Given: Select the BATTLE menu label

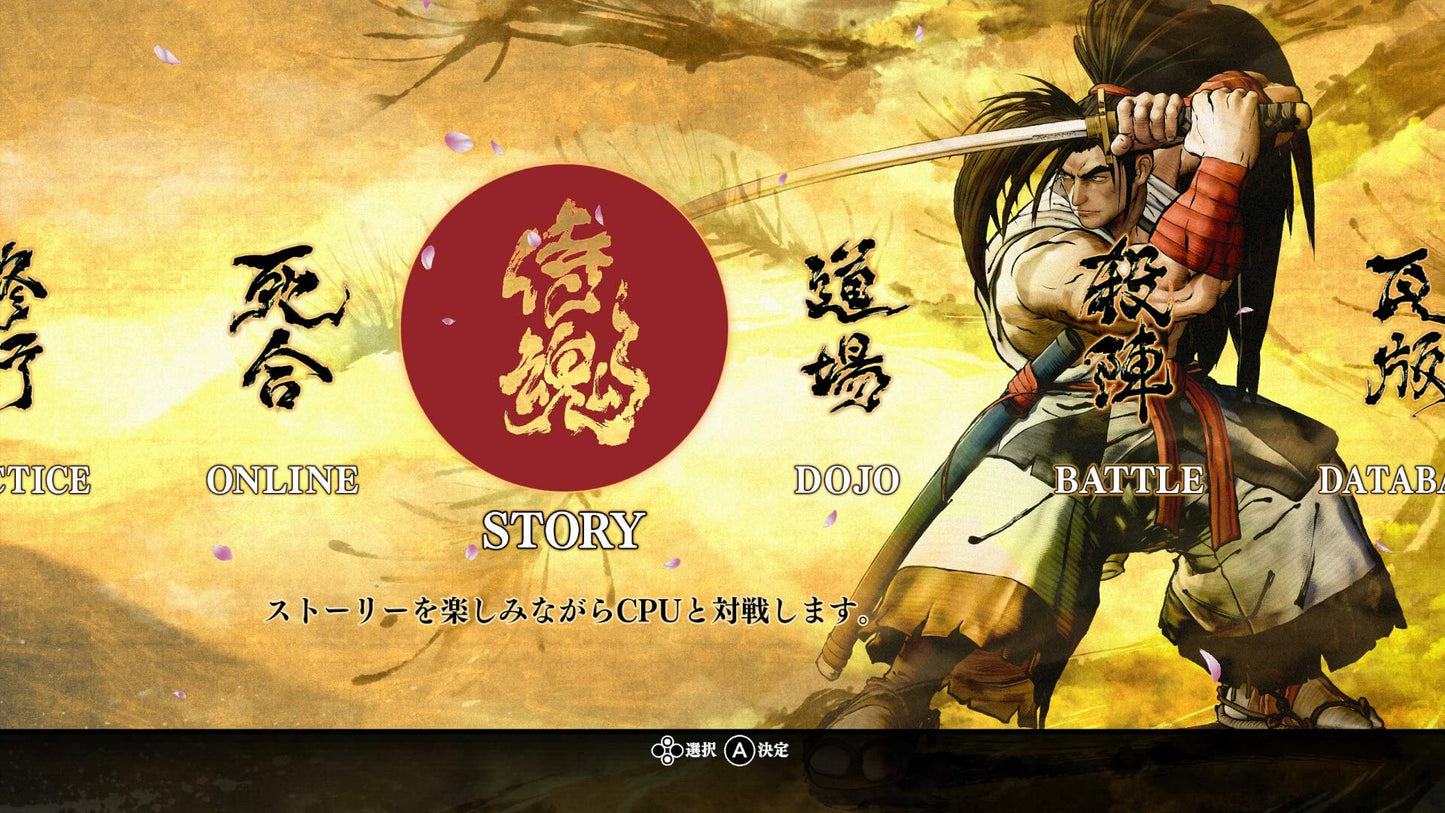Looking at the screenshot, I should pyautogui.click(x=1130, y=480).
